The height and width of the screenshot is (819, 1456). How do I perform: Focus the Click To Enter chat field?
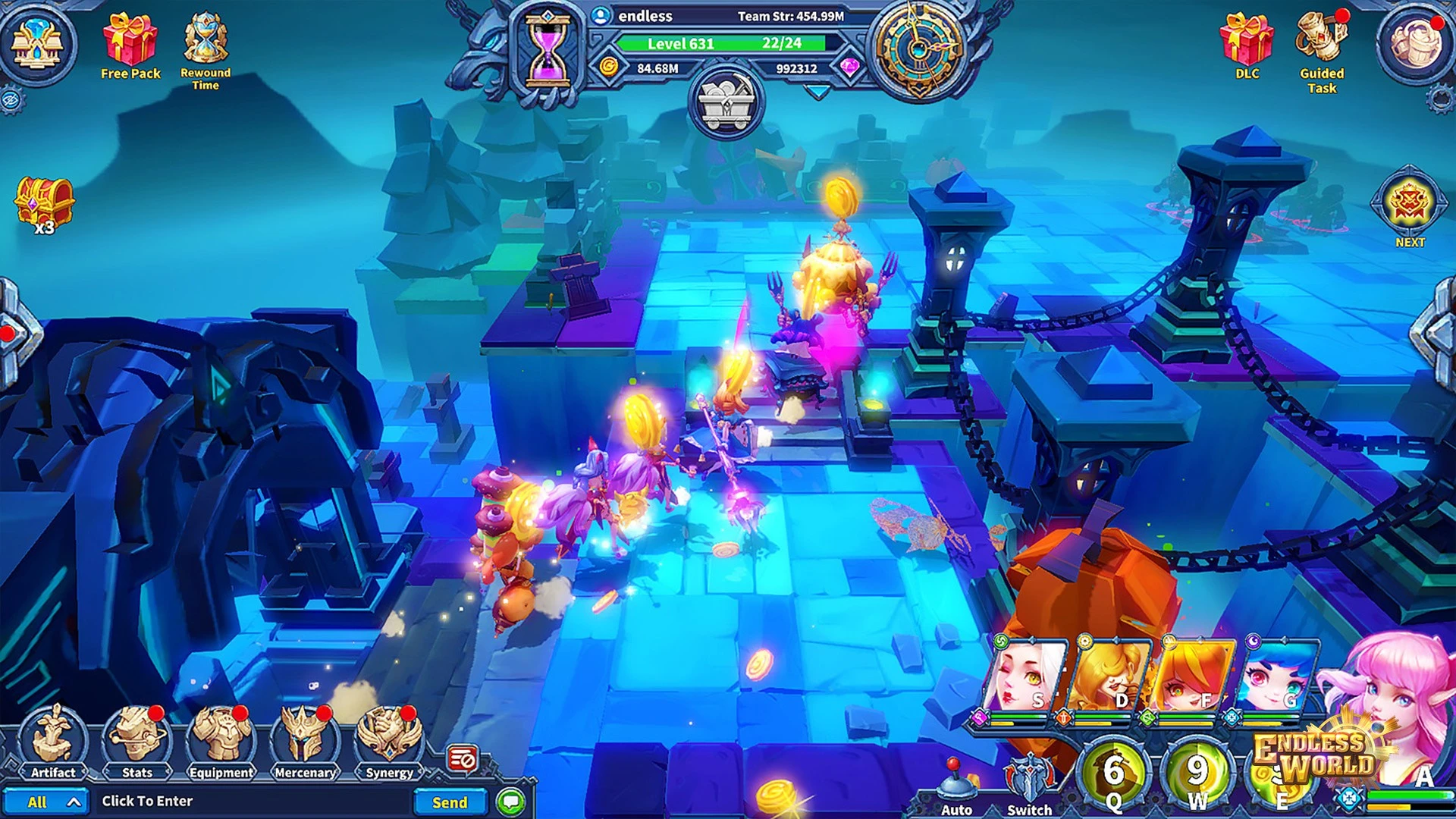(x=250, y=802)
